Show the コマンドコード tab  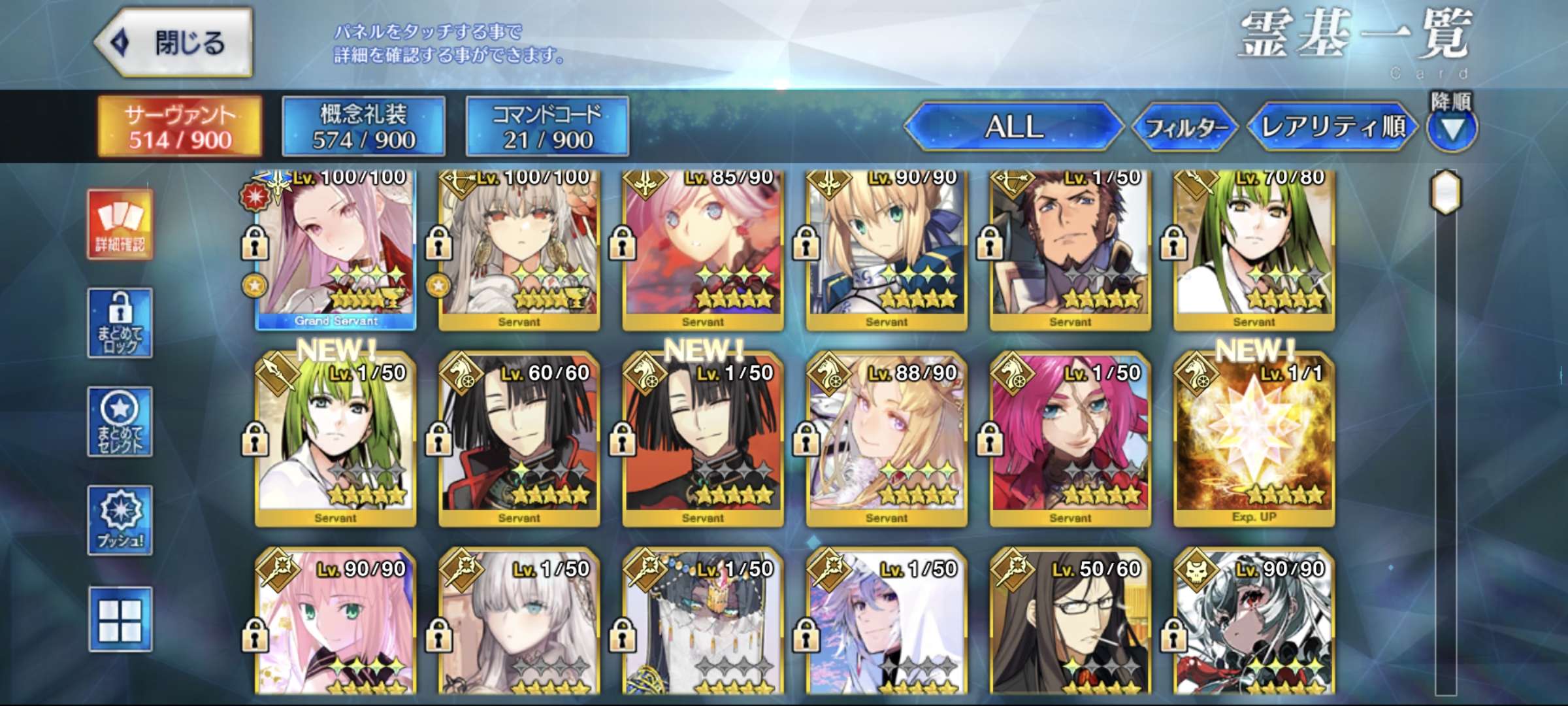pyautogui.click(x=547, y=126)
